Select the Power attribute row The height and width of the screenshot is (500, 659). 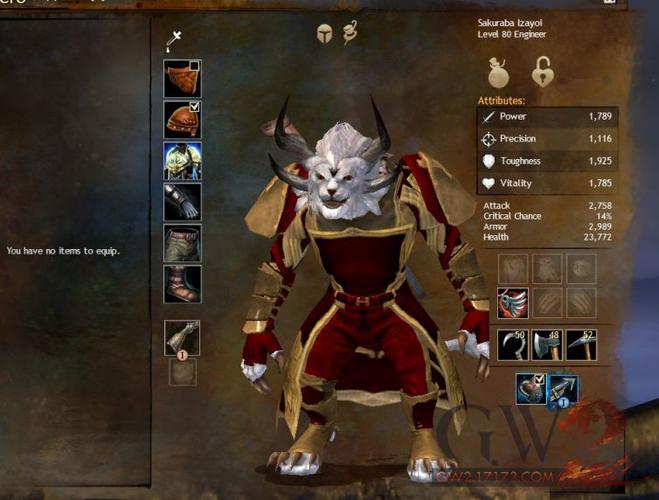click(546, 116)
